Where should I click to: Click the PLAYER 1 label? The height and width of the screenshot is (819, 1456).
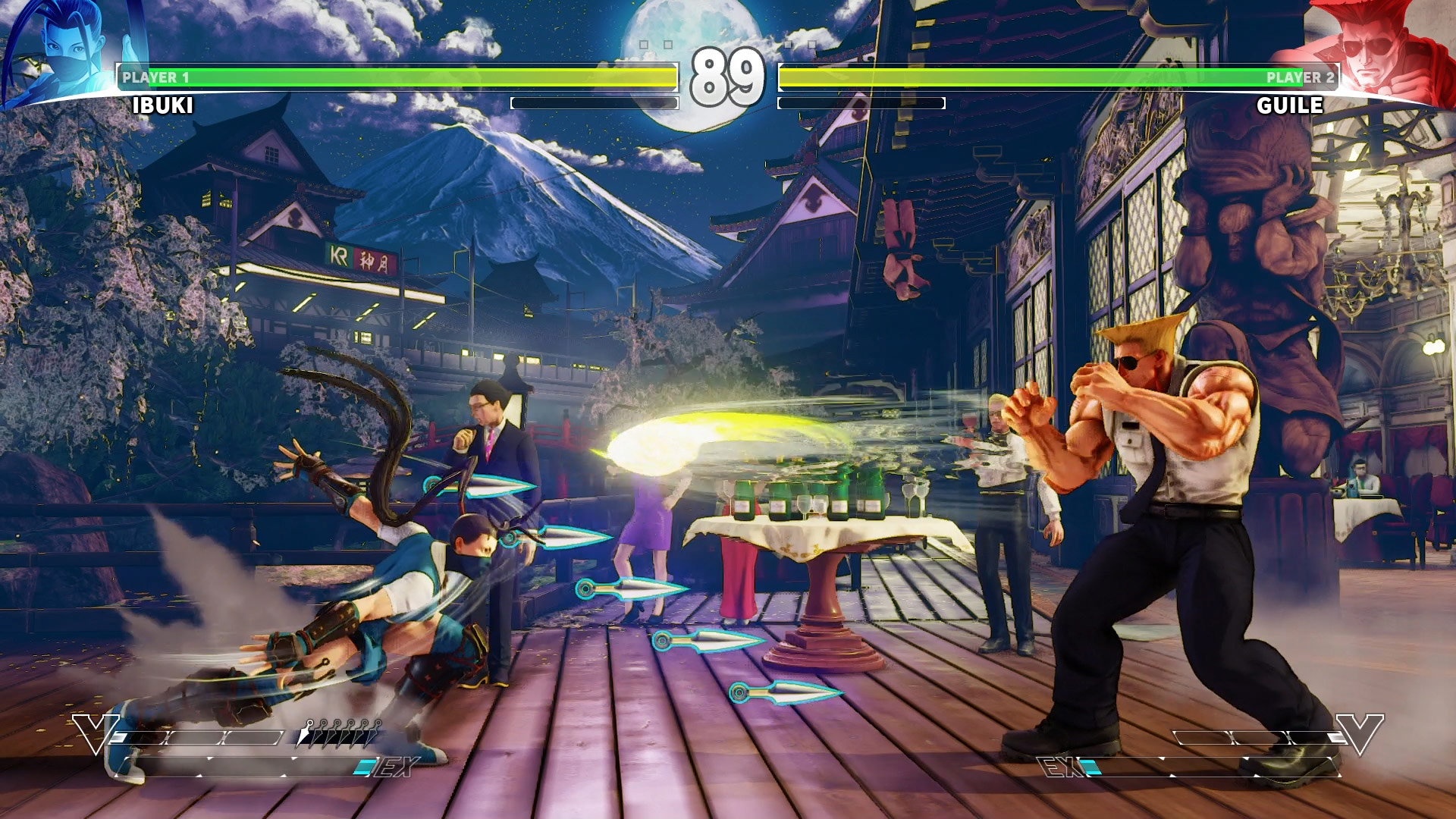click(155, 75)
